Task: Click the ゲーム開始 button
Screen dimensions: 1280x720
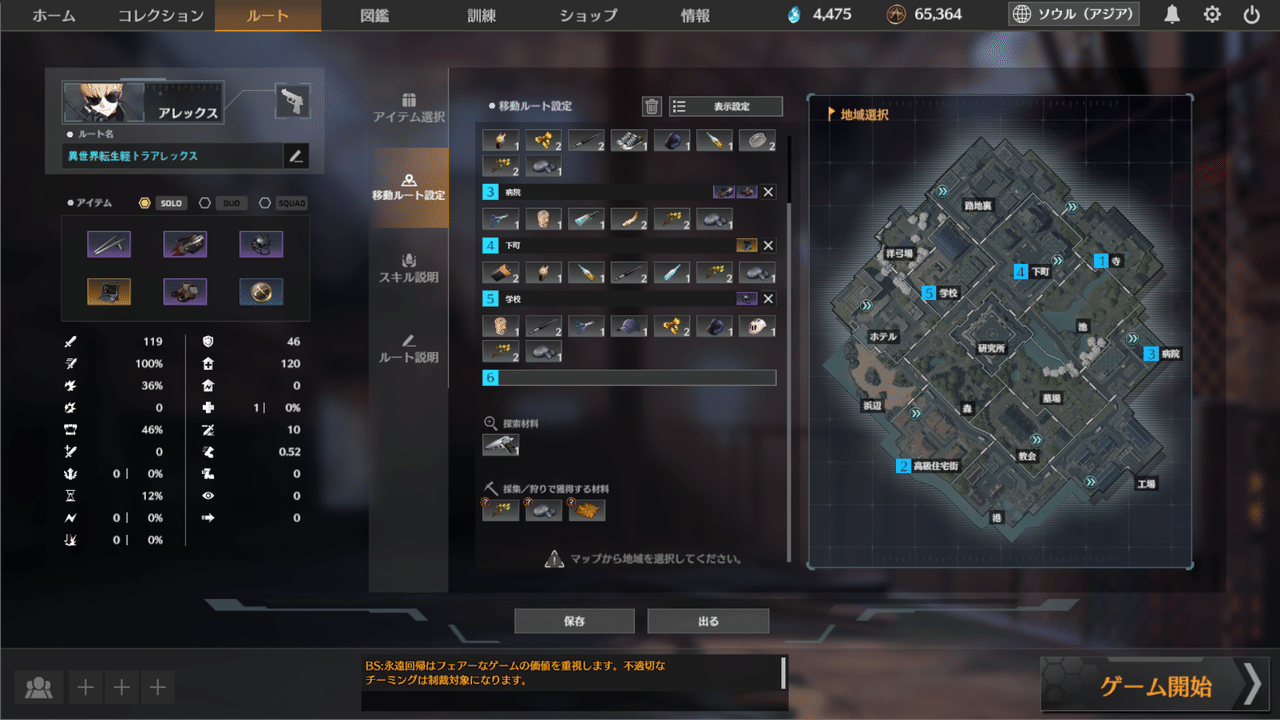Action: click(x=1155, y=684)
